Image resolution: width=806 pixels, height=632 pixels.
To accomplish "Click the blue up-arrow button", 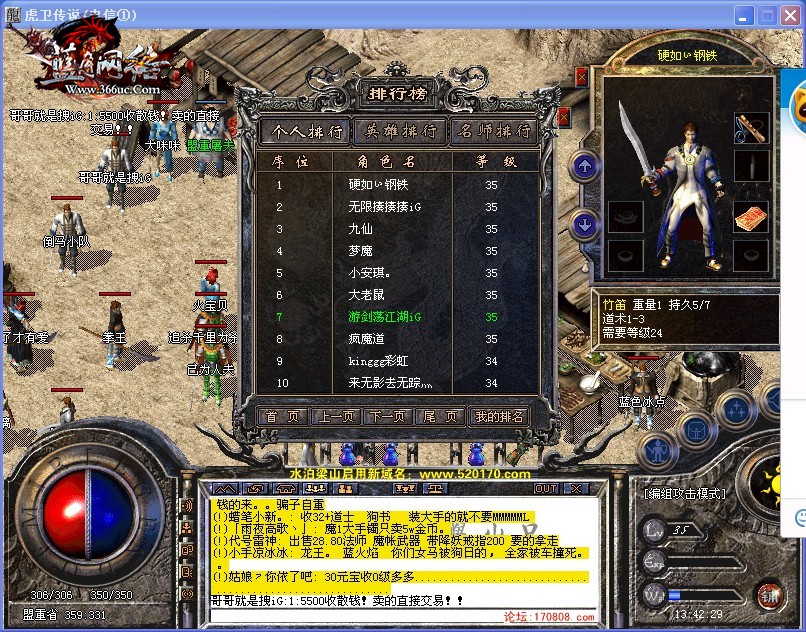I will pos(585,166).
